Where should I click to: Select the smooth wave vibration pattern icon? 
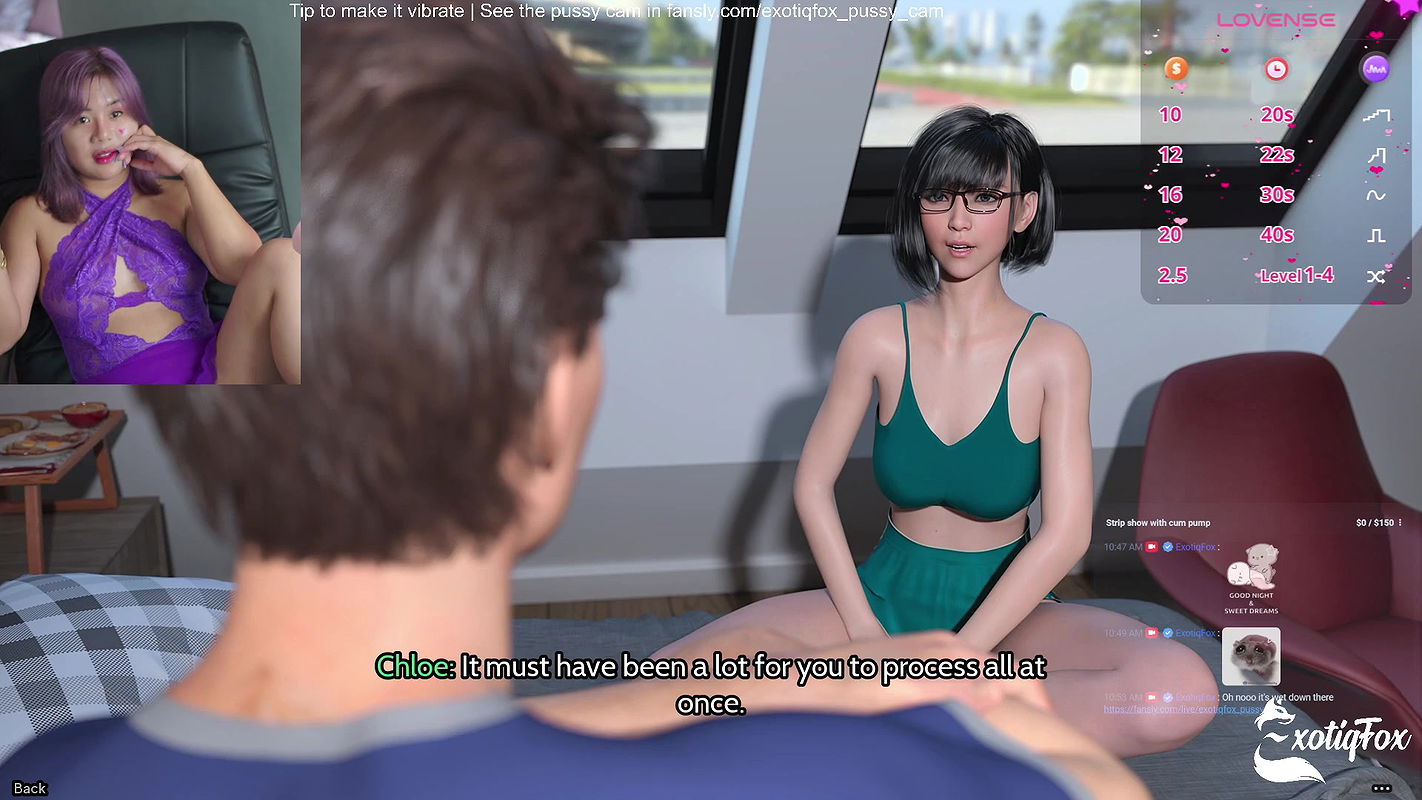1378,196
